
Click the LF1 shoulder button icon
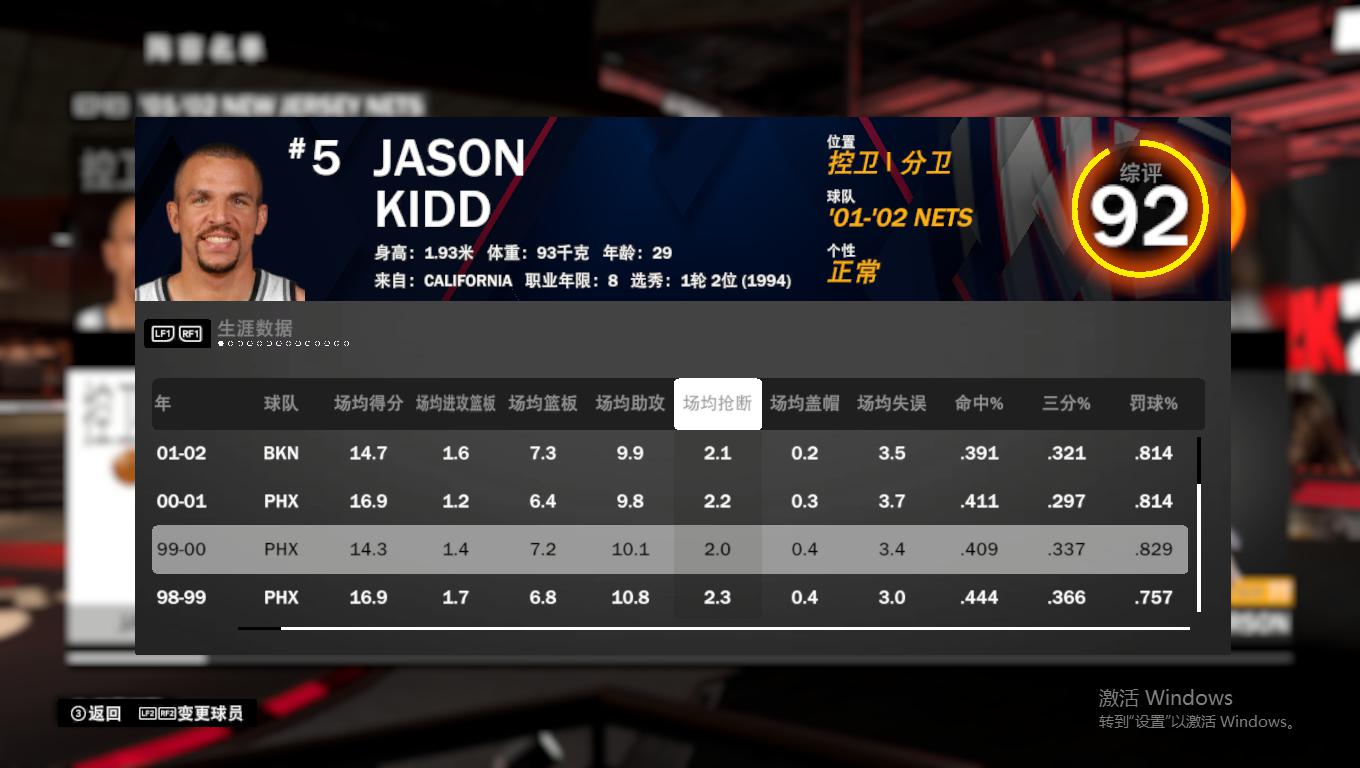[x=163, y=332]
